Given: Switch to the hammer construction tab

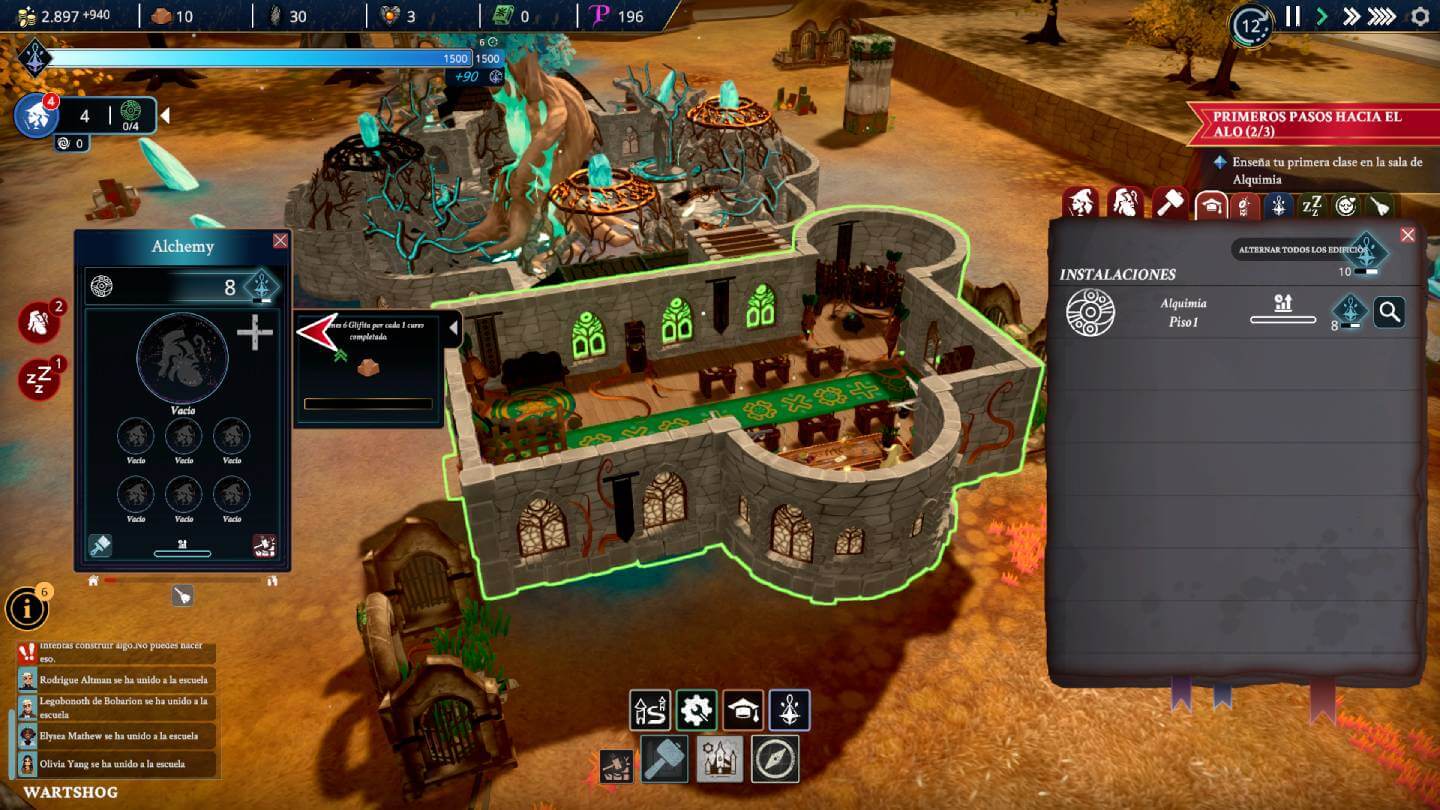Looking at the screenshot, I should [x=1170, y=204].
